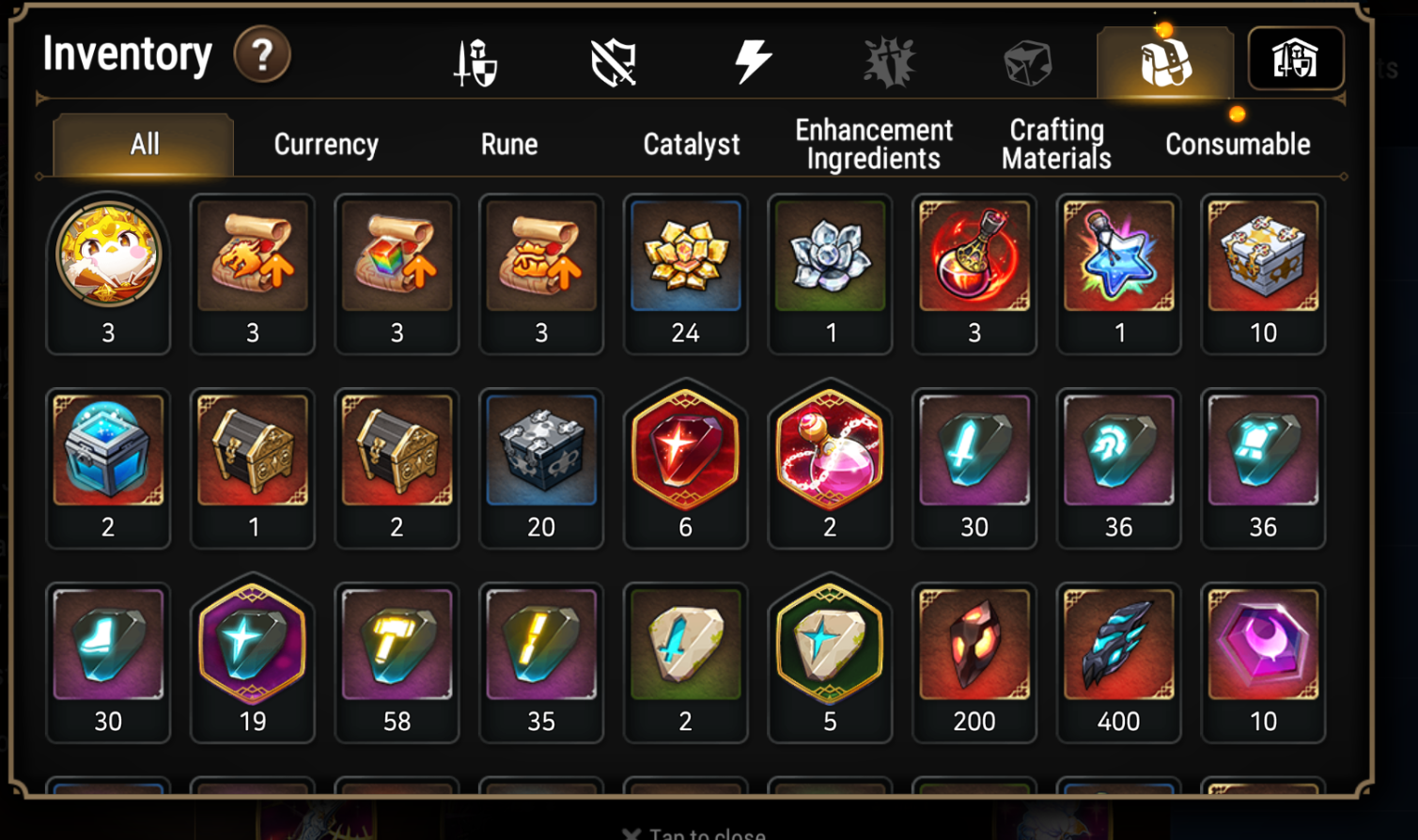This screenshot has height=840, width=1418.
Task: Select the Catalyst filter tab
Action: point(691,145)
